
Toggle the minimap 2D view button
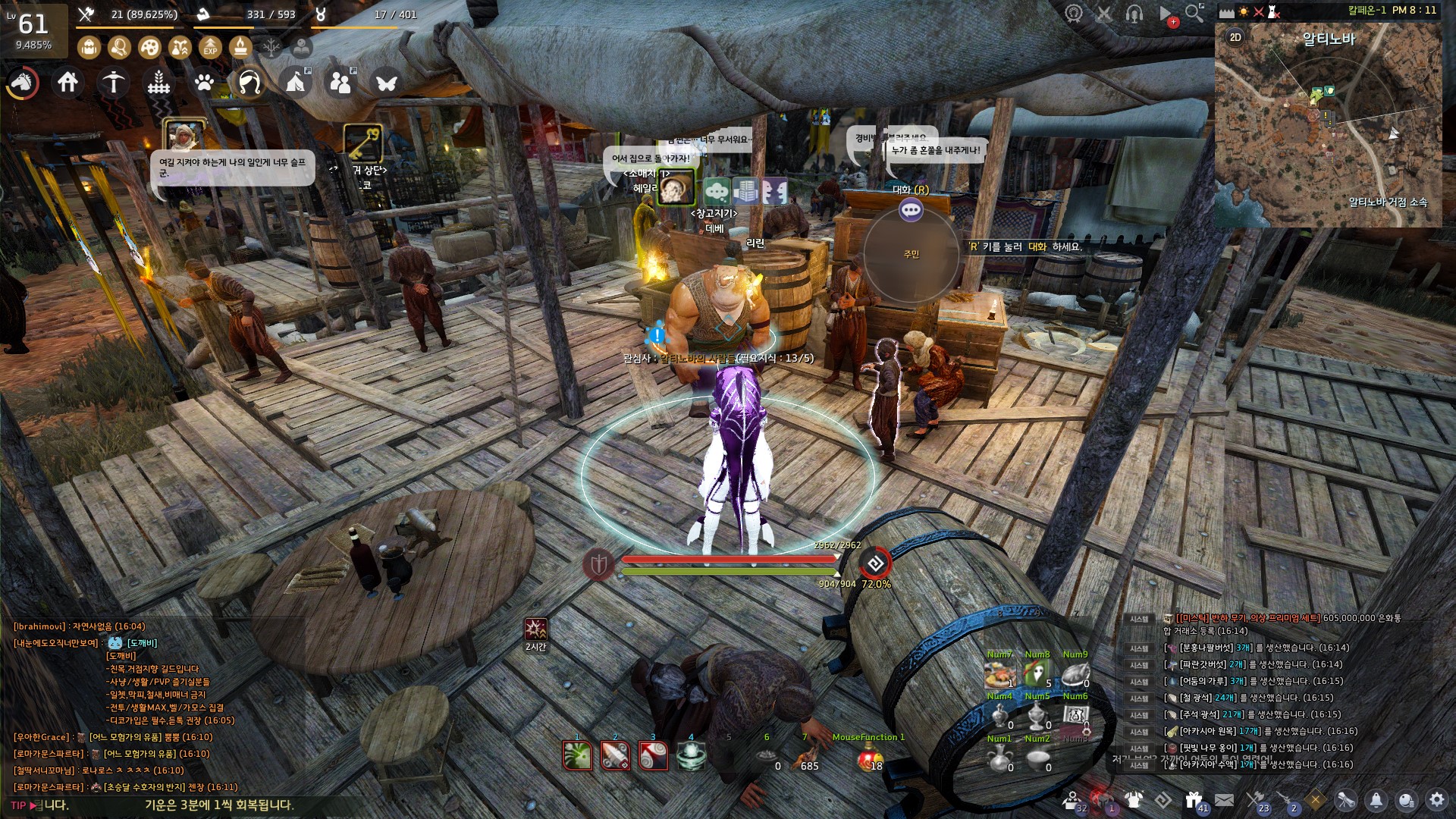click(1235, 37)
